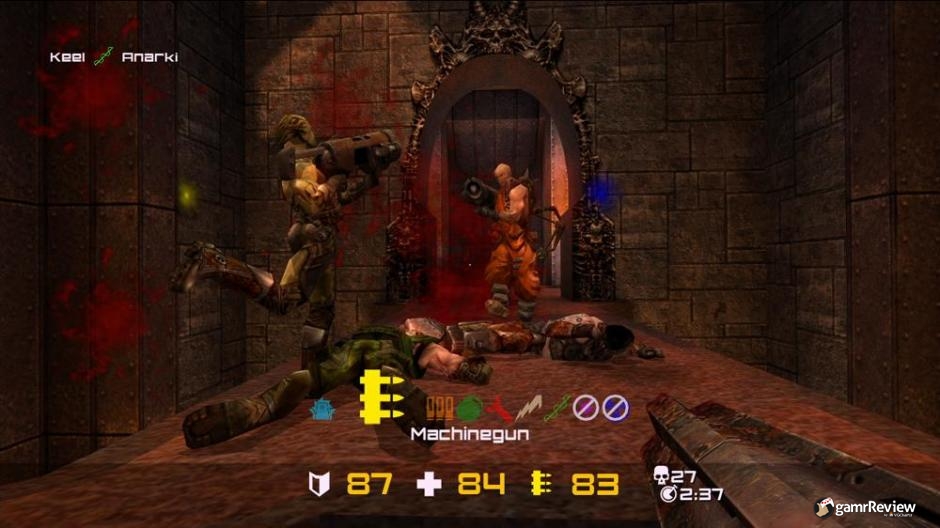Select the green grenade launcher icon
940x528 pixels.
click(470, 407)
